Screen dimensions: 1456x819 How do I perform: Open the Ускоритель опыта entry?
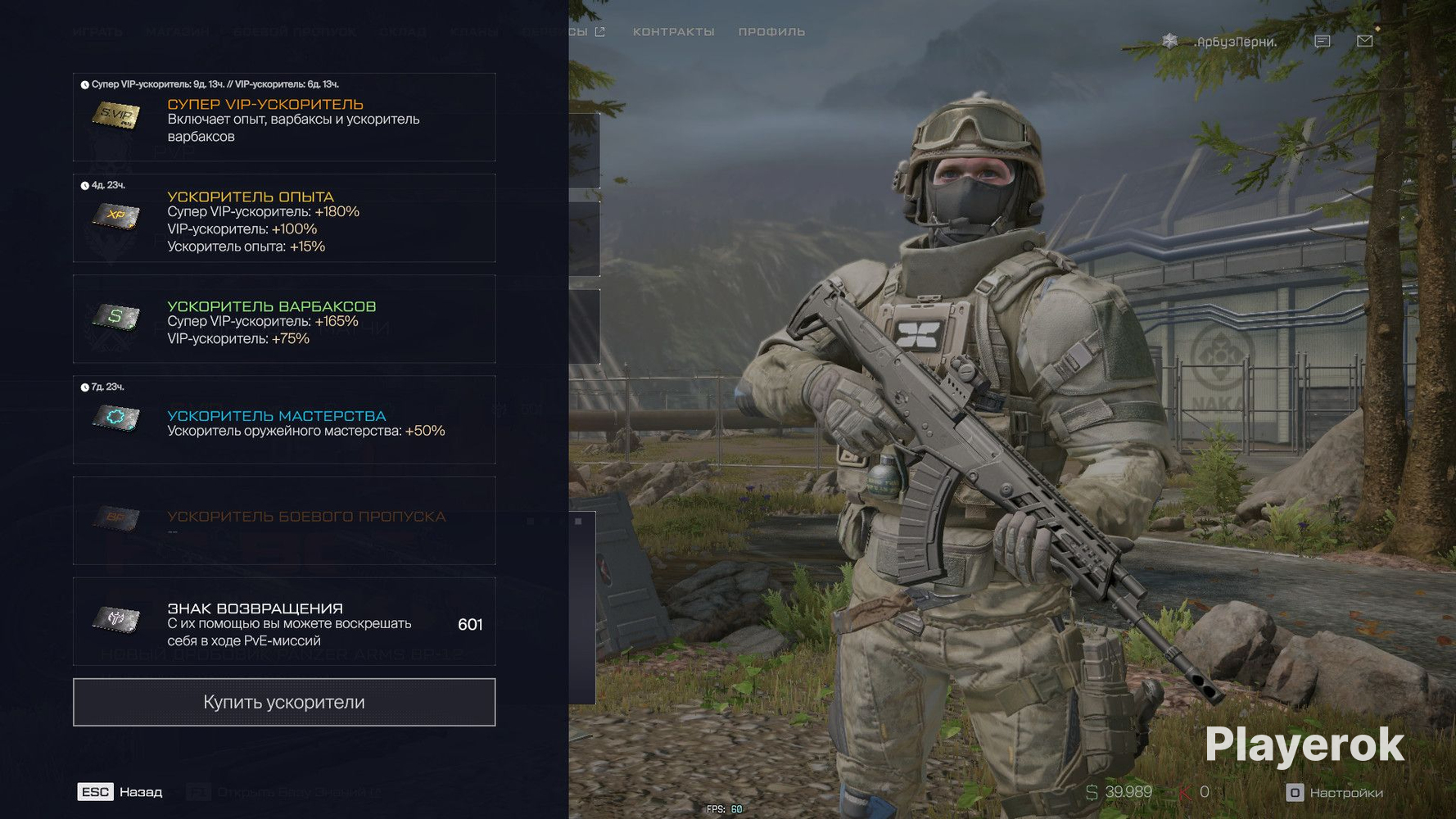[284, 219]
